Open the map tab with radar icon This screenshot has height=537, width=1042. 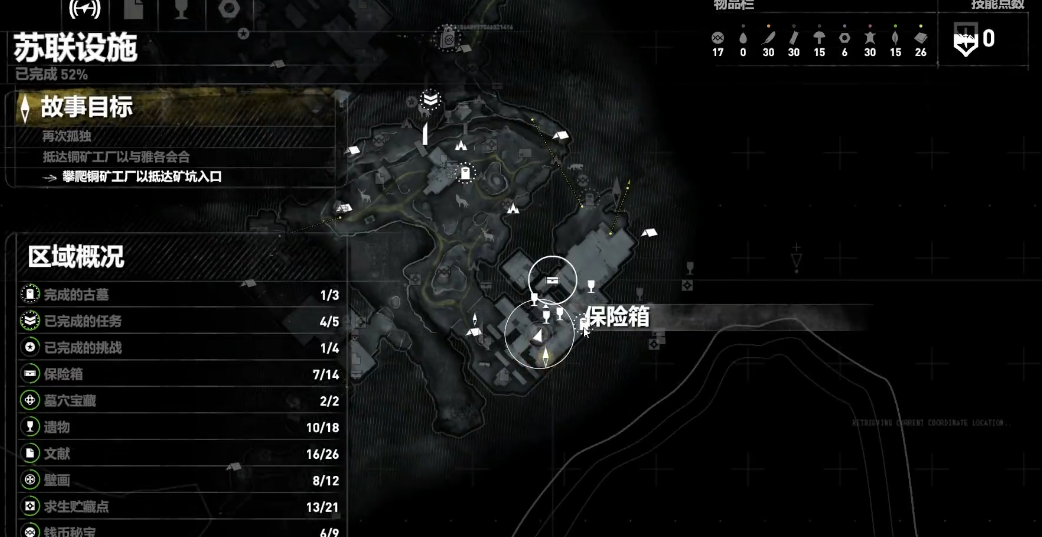86,9
